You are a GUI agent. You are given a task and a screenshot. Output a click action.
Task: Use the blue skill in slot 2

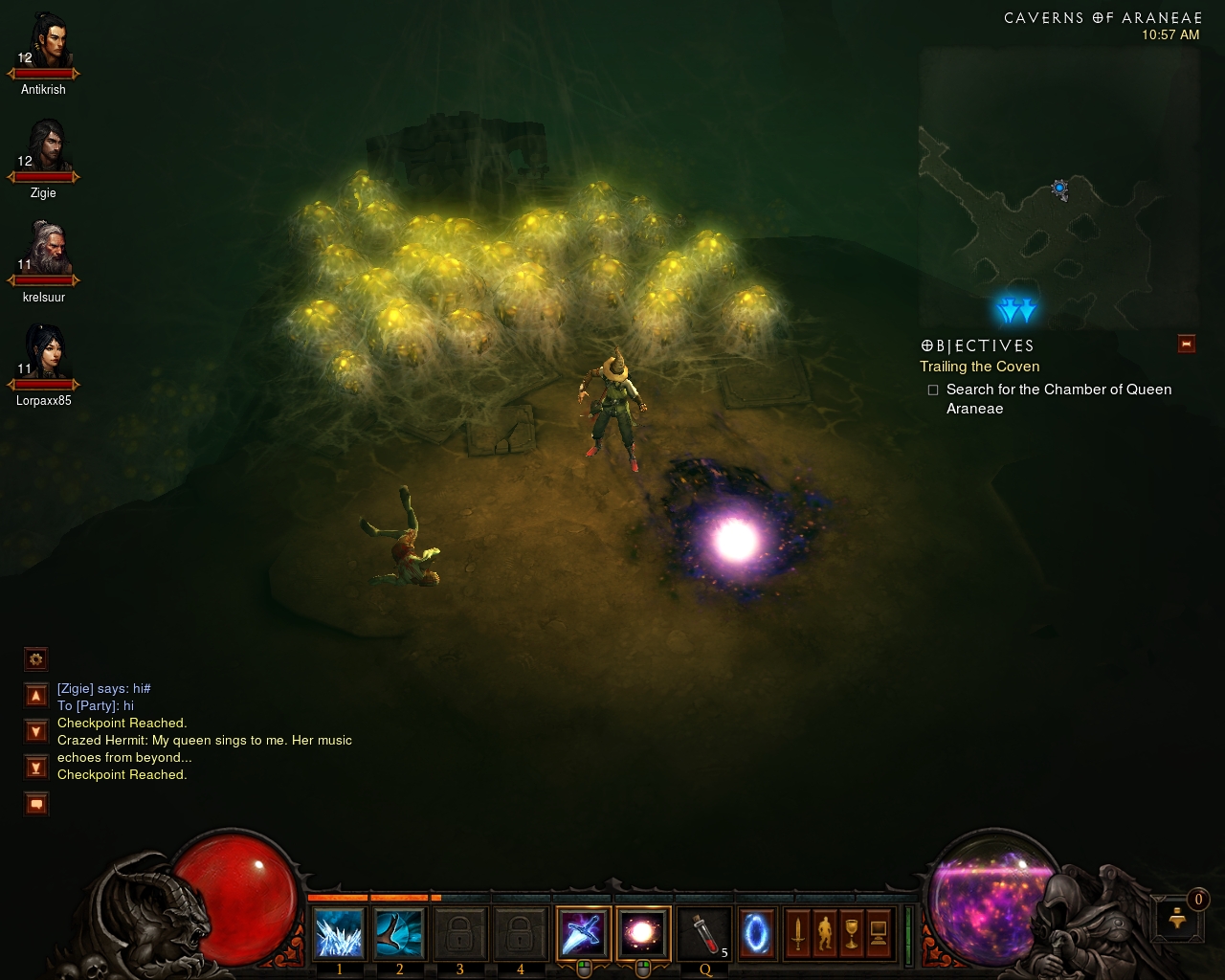pos(399,933)
